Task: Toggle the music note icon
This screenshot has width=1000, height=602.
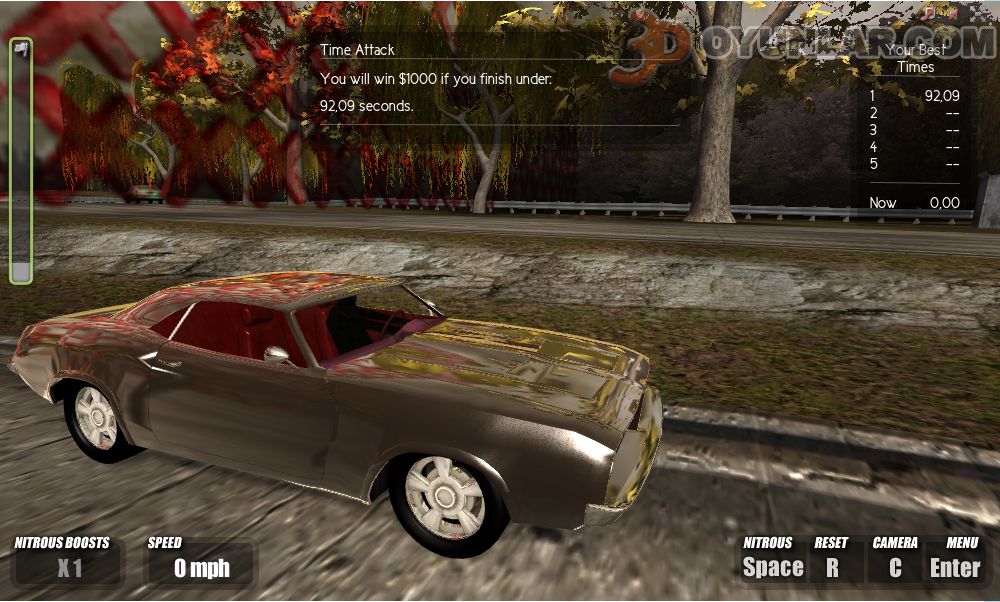Action: click(930, 13)
